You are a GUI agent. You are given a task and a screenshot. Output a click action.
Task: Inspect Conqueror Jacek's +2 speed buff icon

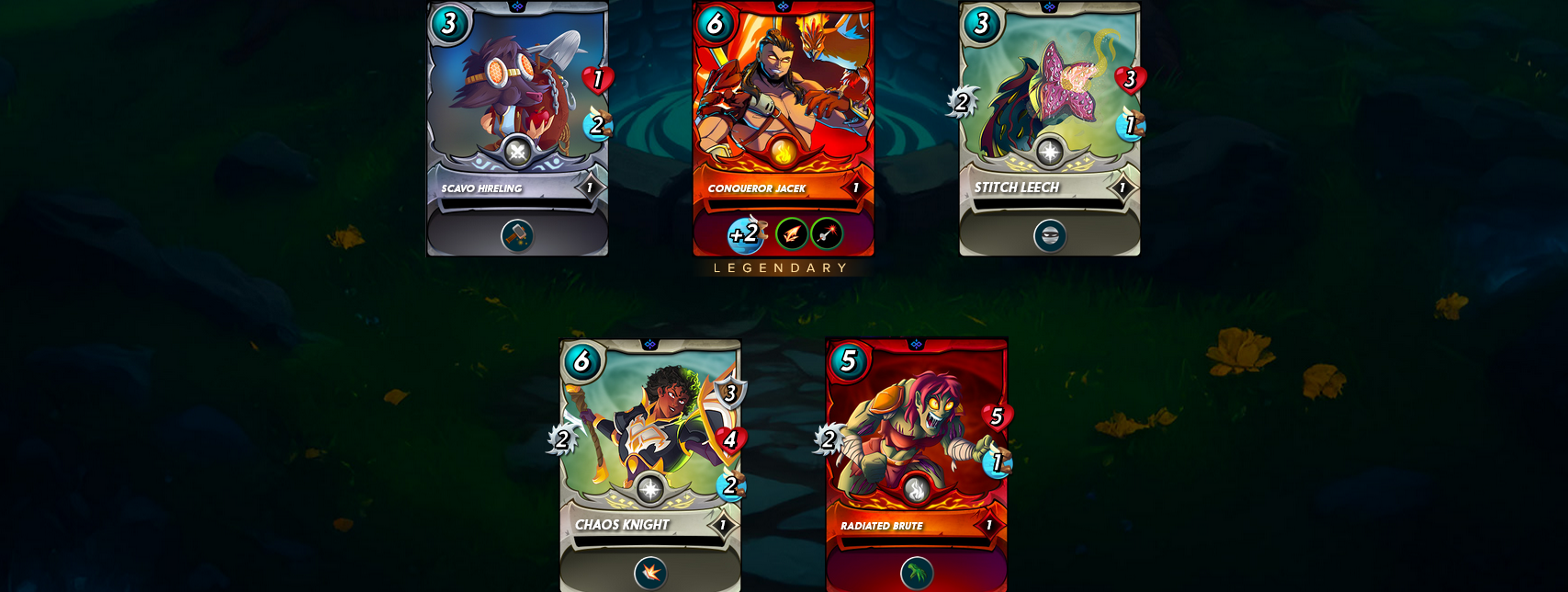pyautogui.click(x=746, y=234)
